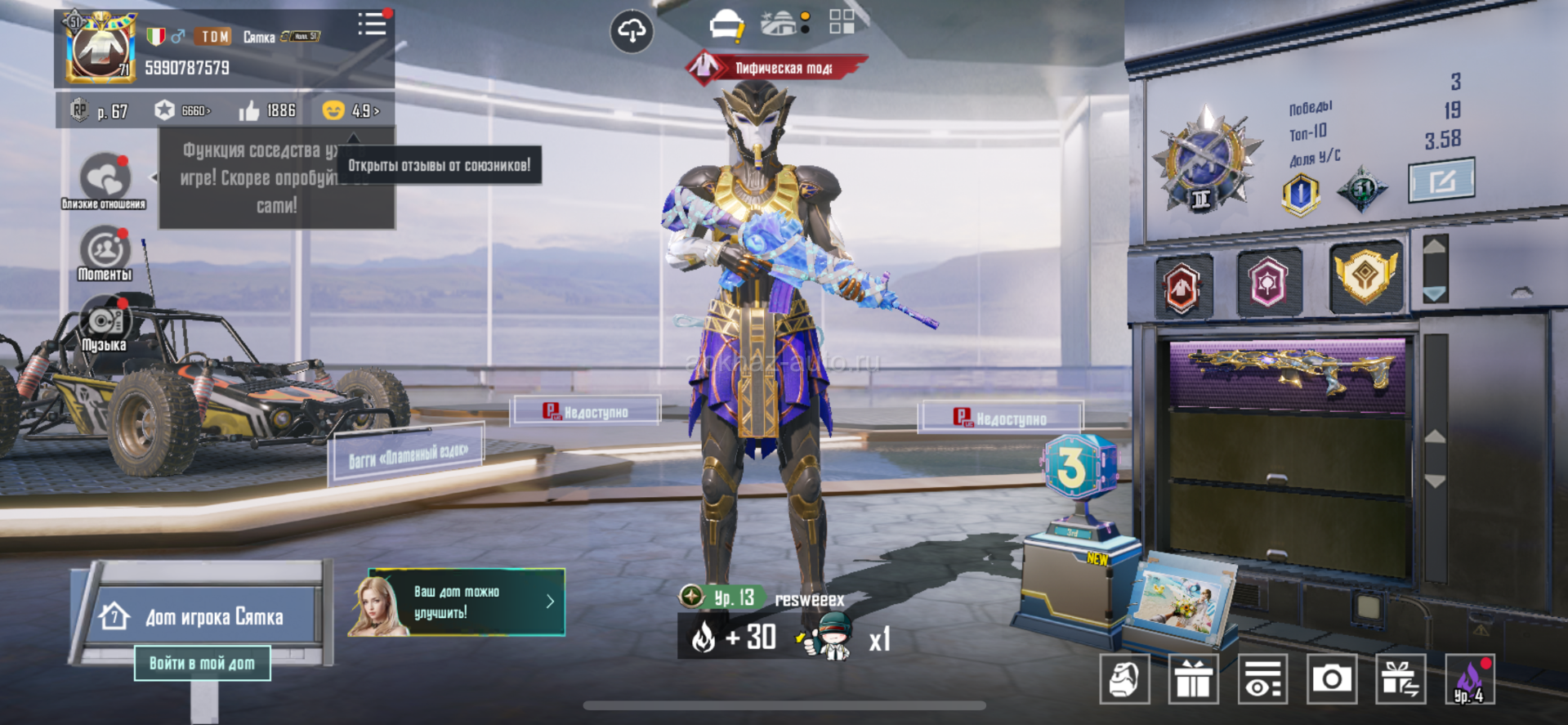Open the popularity star 6660 counter
1568x725 pixels.
pyautogui.click(x=183, y=110)
